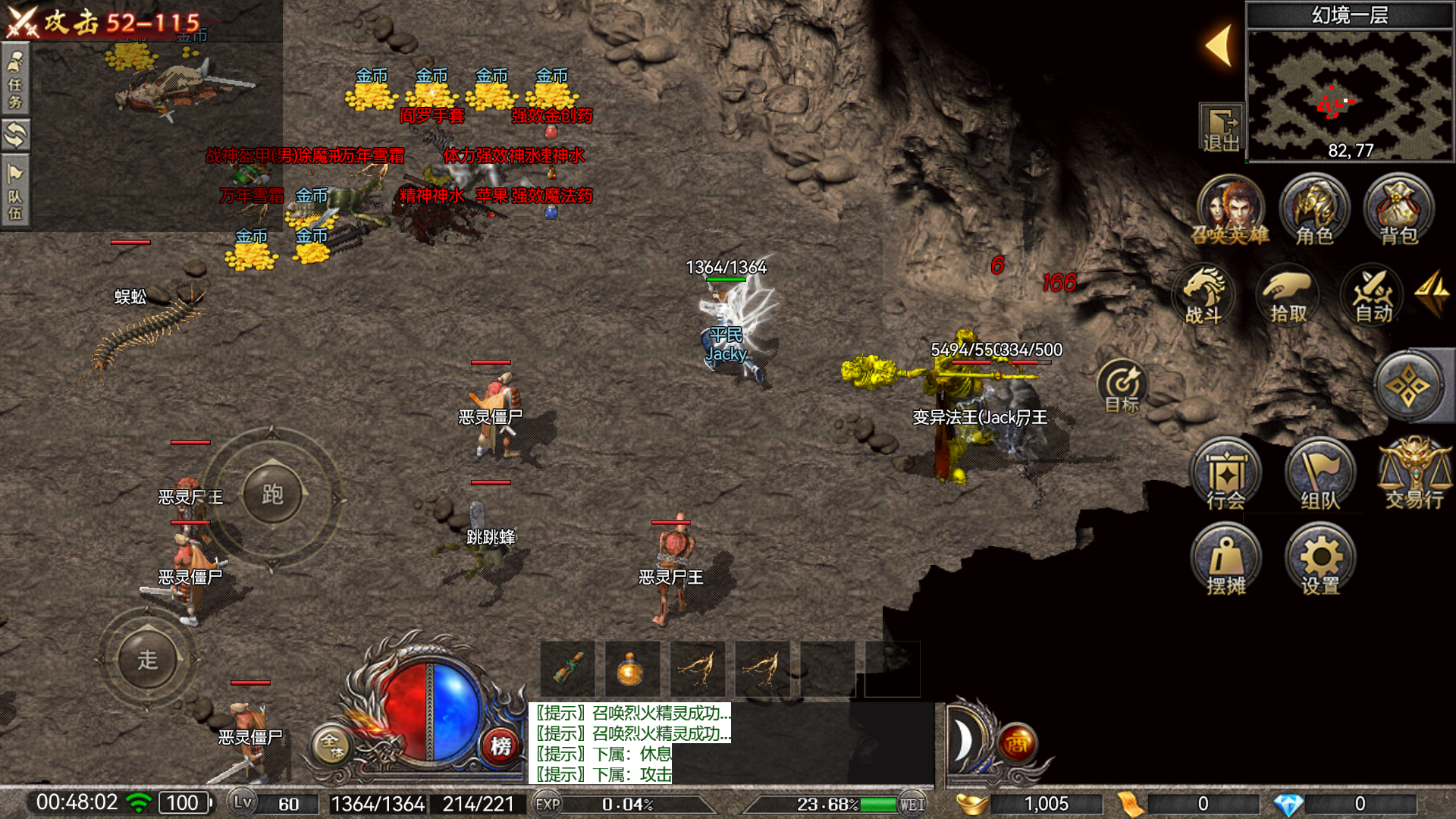
Task: Open the 队伍 team tab
Action: pos(16,190)
